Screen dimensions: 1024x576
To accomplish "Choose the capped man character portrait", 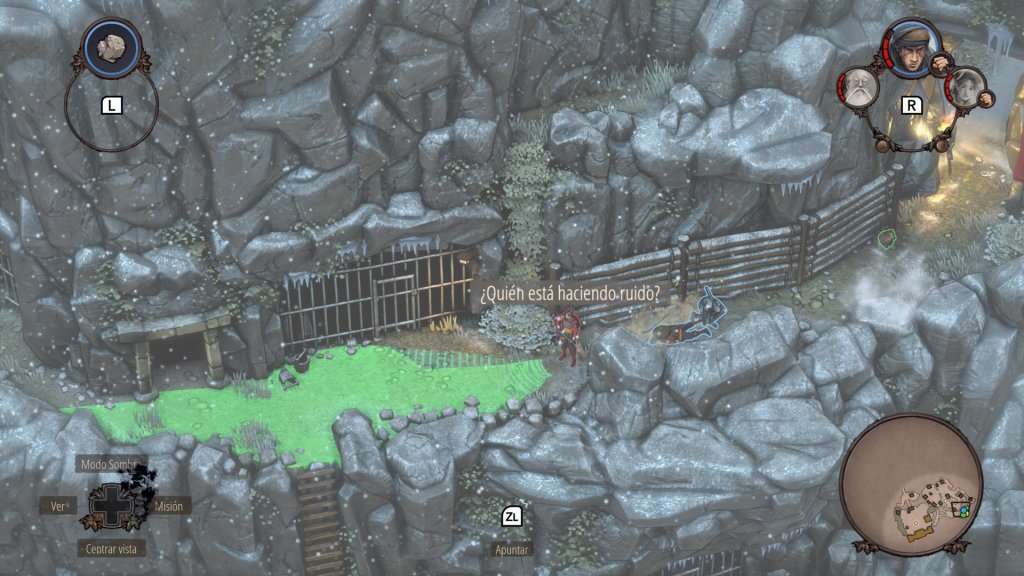I will (x=910, y=49).
